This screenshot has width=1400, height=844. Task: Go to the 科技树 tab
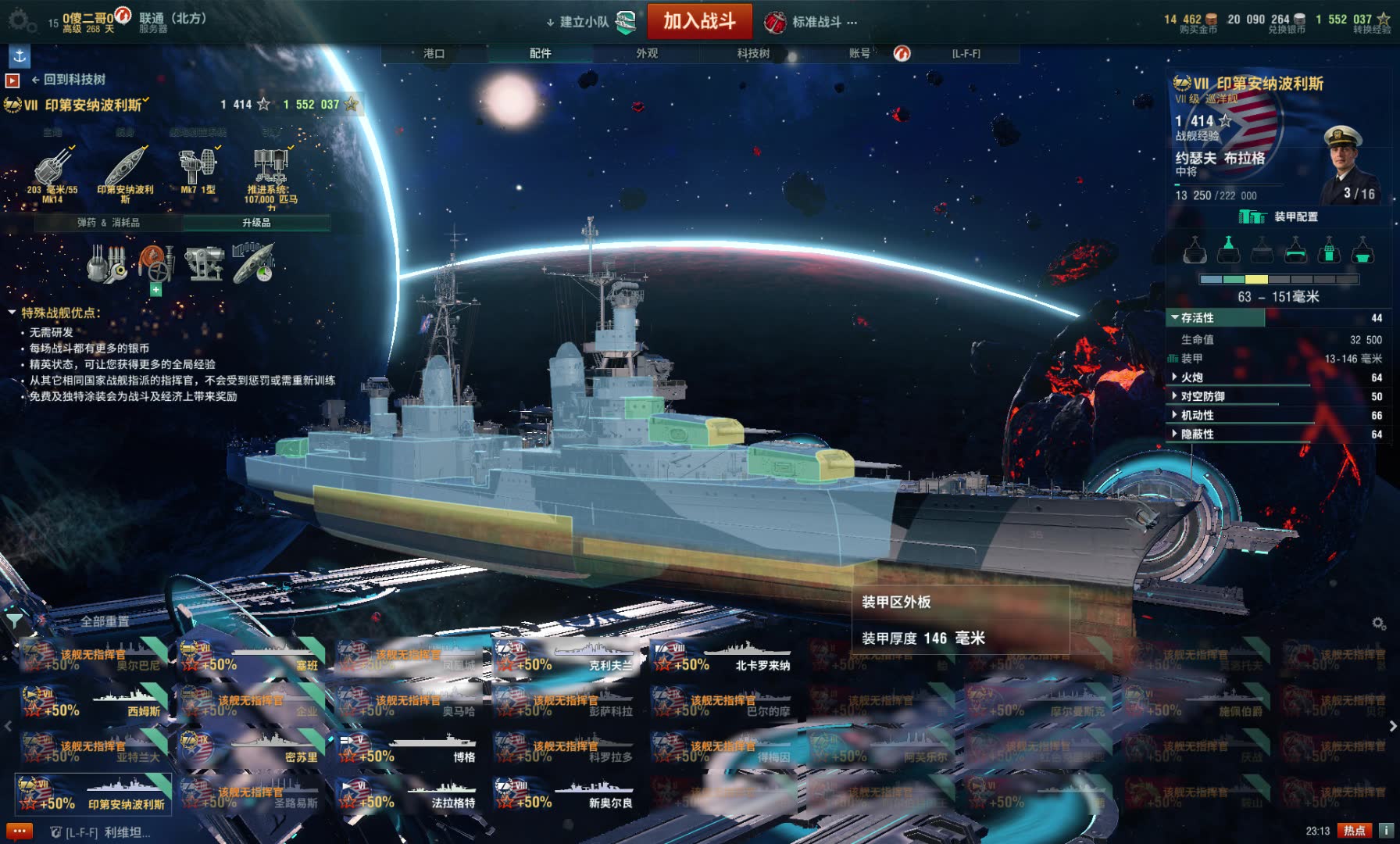tap(753, 53)
